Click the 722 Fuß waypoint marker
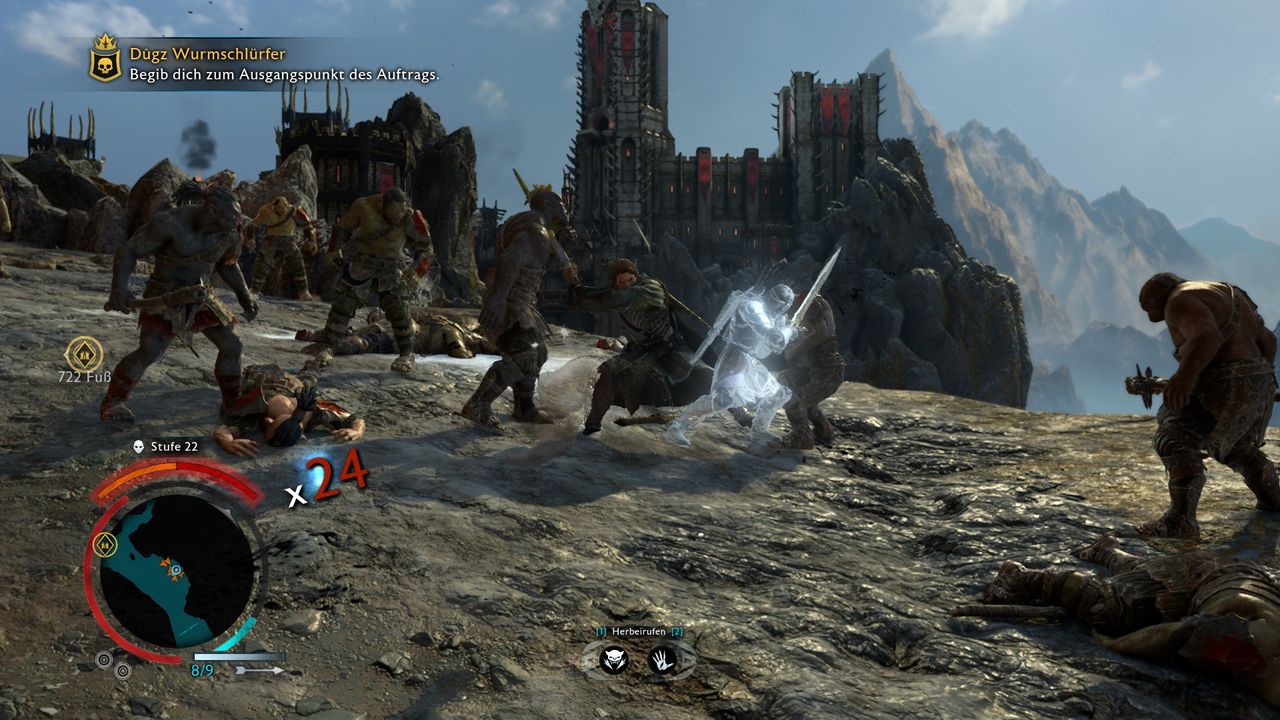This screenshot has height=720, width=1280. (84, 352)
